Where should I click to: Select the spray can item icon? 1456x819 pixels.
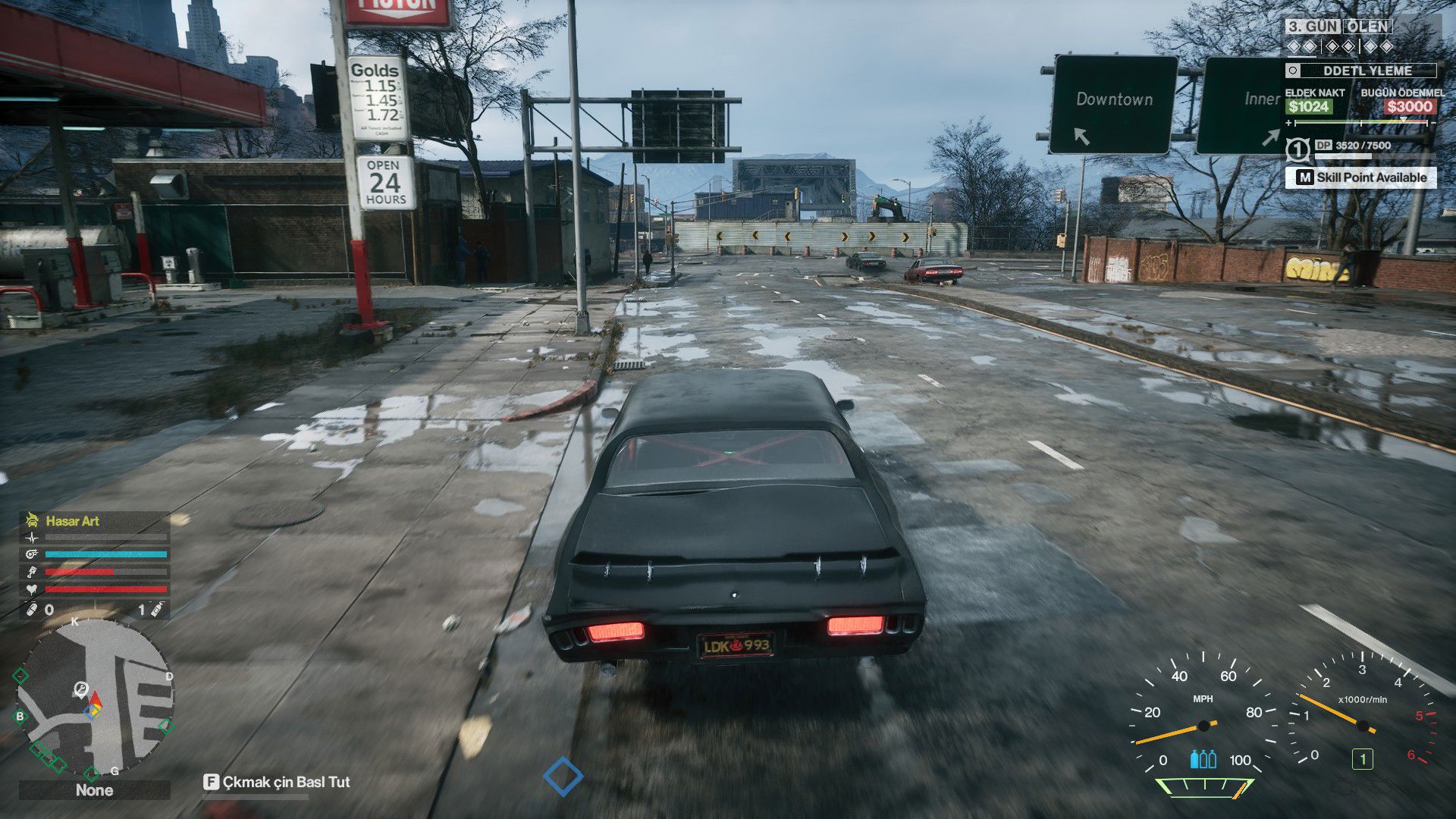click(157, 610)
